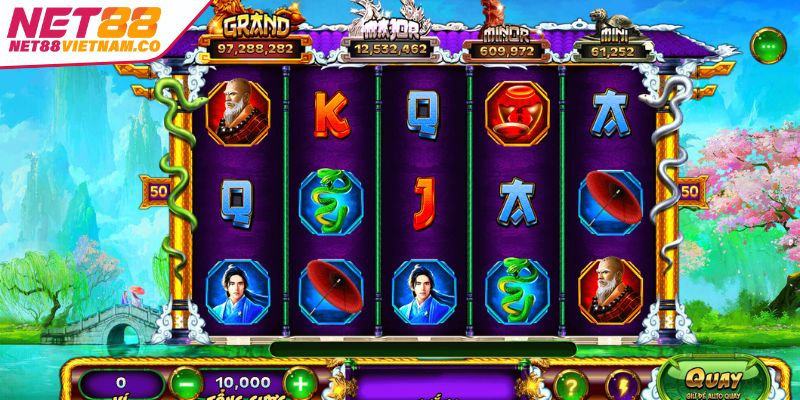Toggle the lightning bolt turbo button
This screenshot has width=800, height=400.
[x=623, y=385]
